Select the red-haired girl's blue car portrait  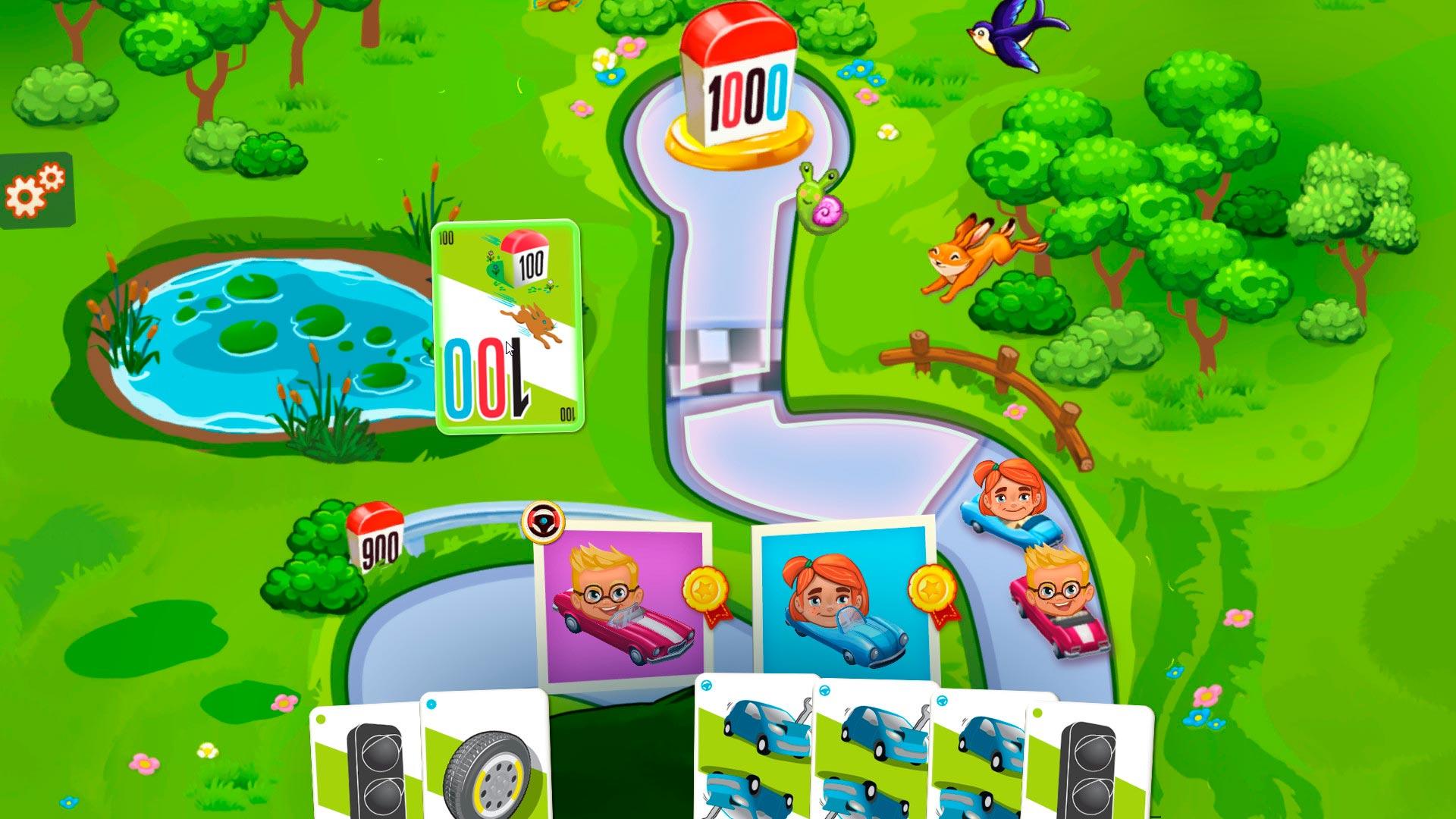[x=845, y=601]
